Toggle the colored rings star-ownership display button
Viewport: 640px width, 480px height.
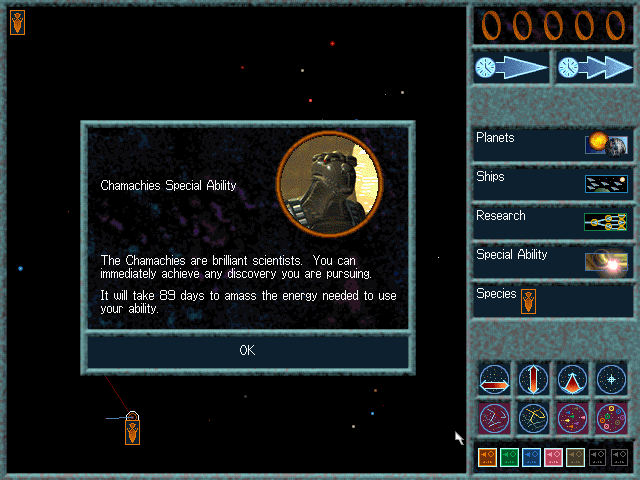pos(611,416)
